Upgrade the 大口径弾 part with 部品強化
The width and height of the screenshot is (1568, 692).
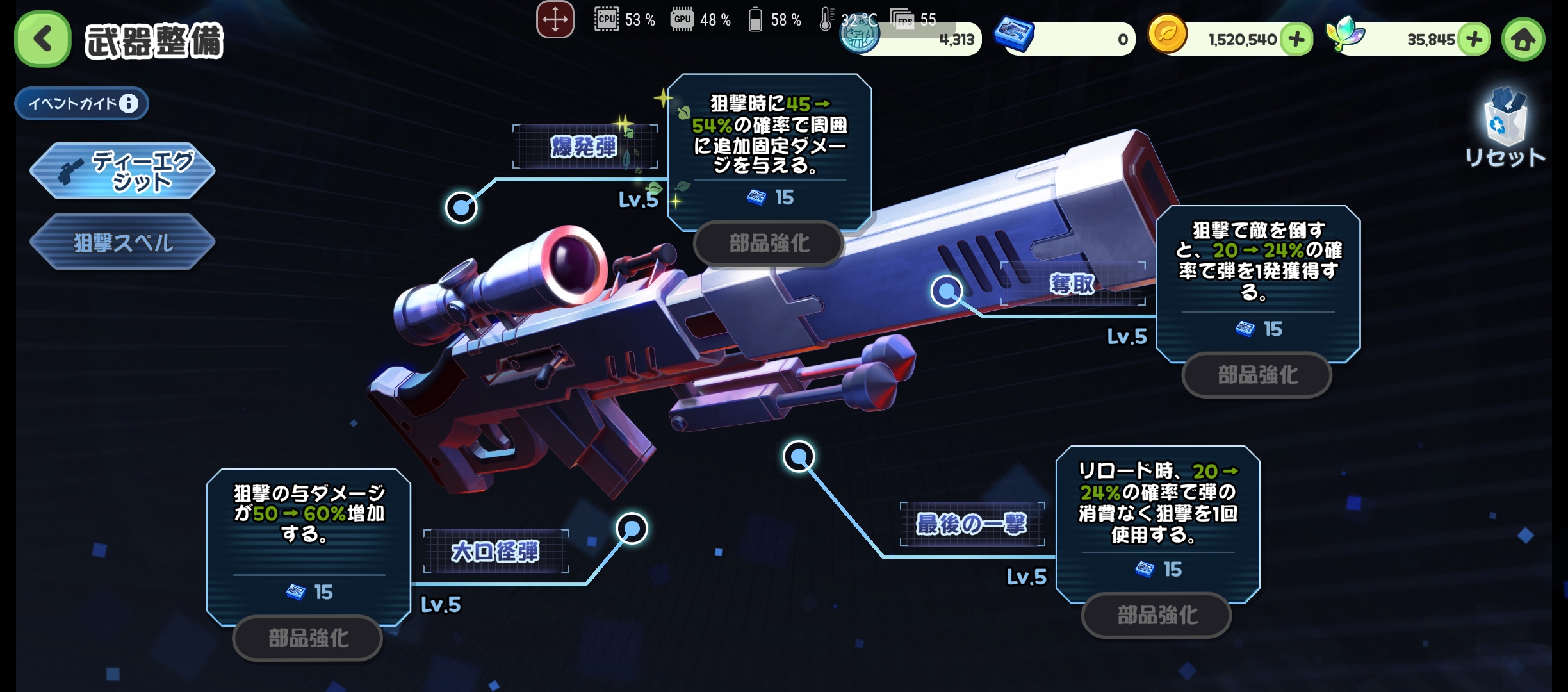tap(308, 638)
